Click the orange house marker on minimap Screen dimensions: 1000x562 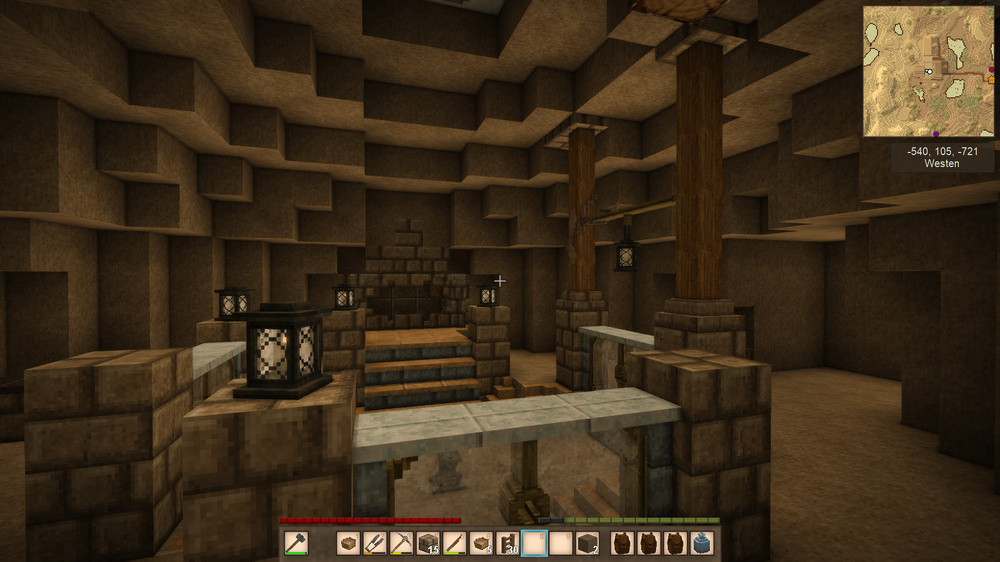tap(991, 79)
